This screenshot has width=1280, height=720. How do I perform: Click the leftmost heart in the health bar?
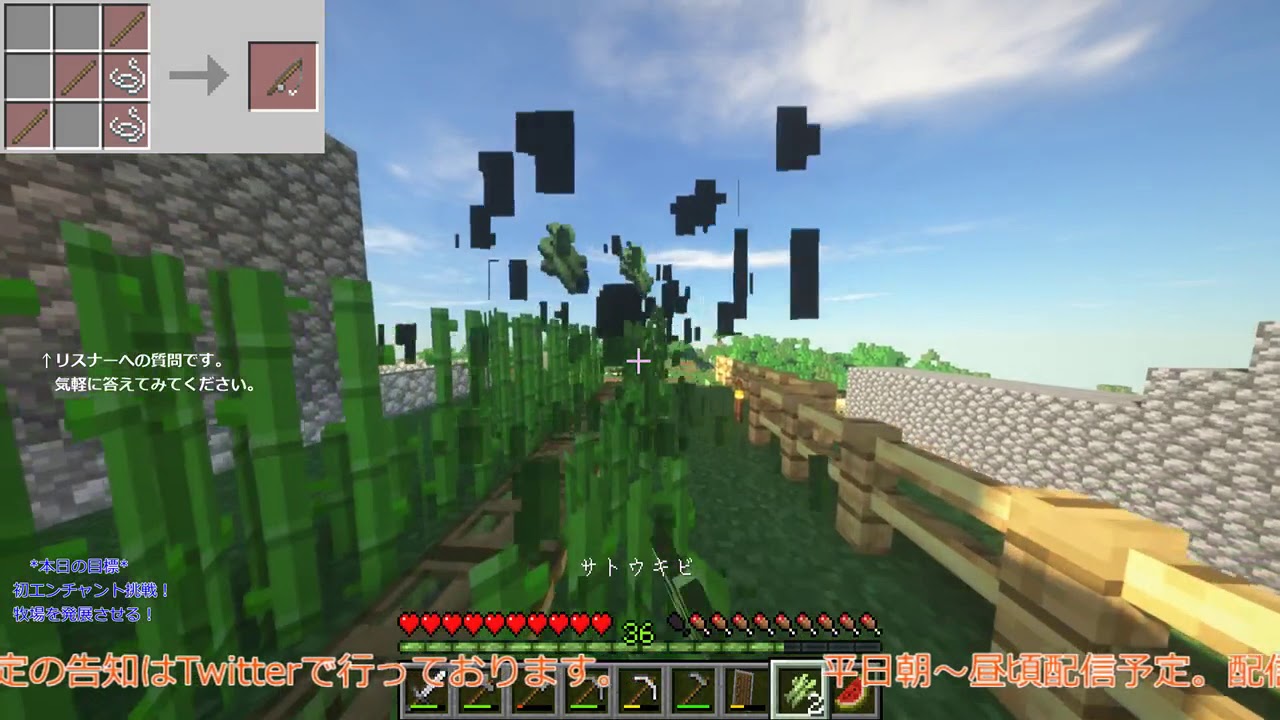point(409,622)
